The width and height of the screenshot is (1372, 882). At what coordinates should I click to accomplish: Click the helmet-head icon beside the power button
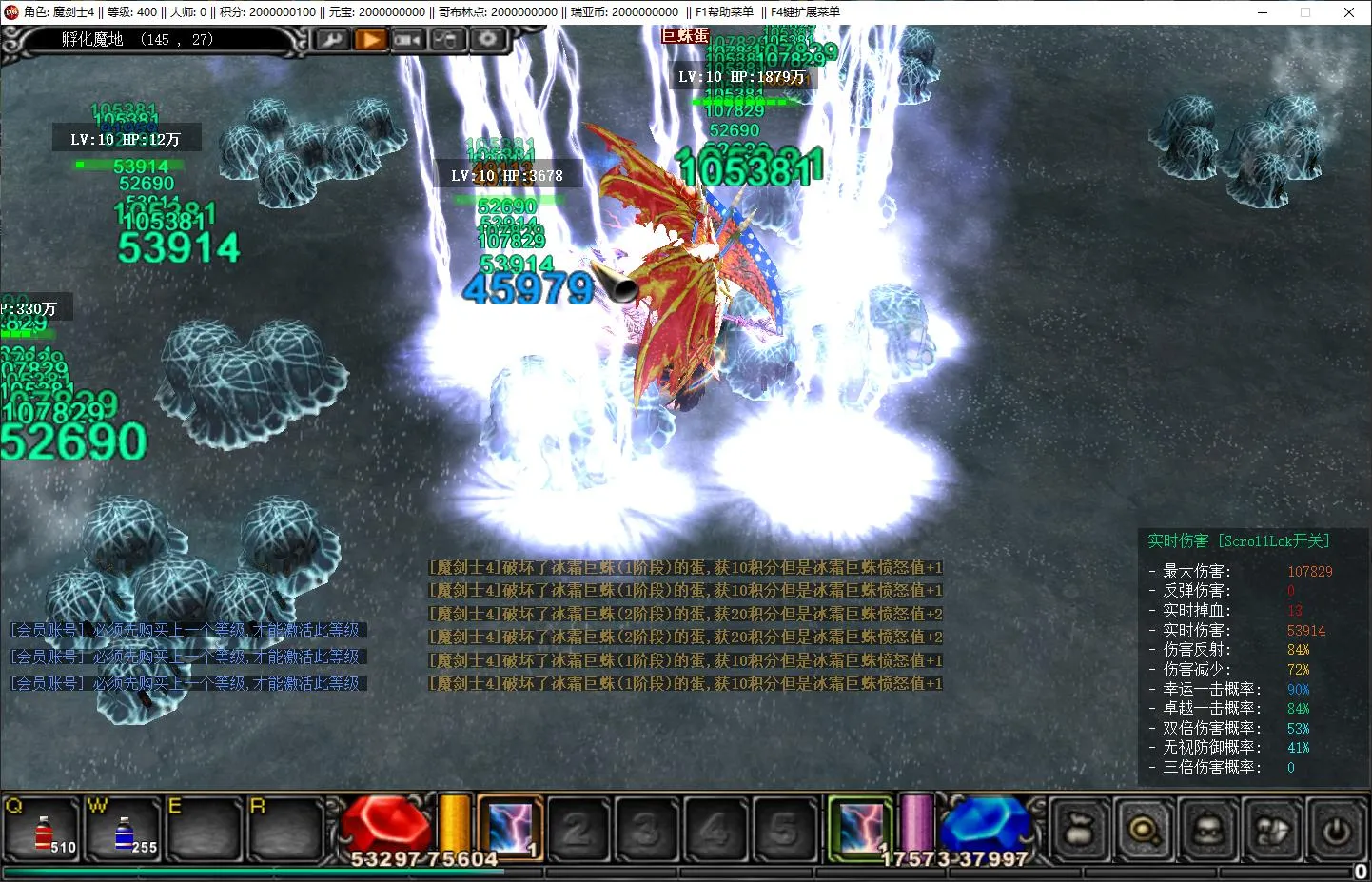click(x=1272, y=831)
